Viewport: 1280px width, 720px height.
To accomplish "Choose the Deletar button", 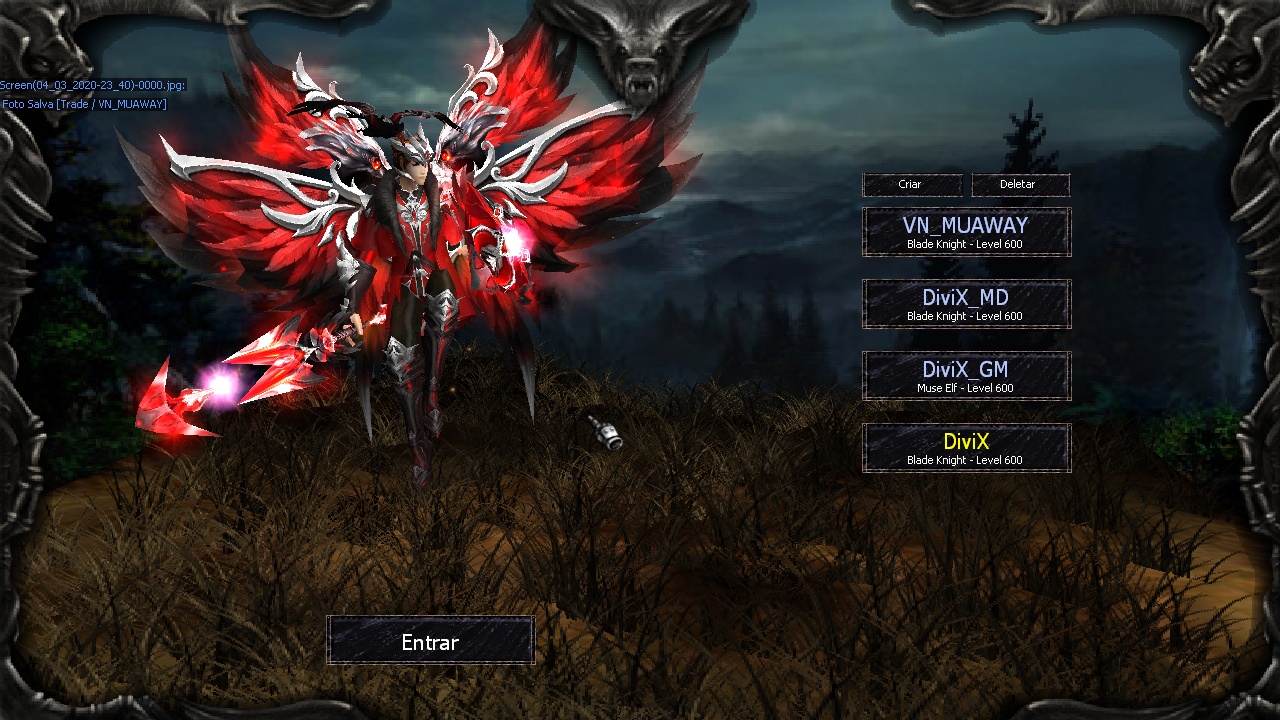I will click(1019, 185).
